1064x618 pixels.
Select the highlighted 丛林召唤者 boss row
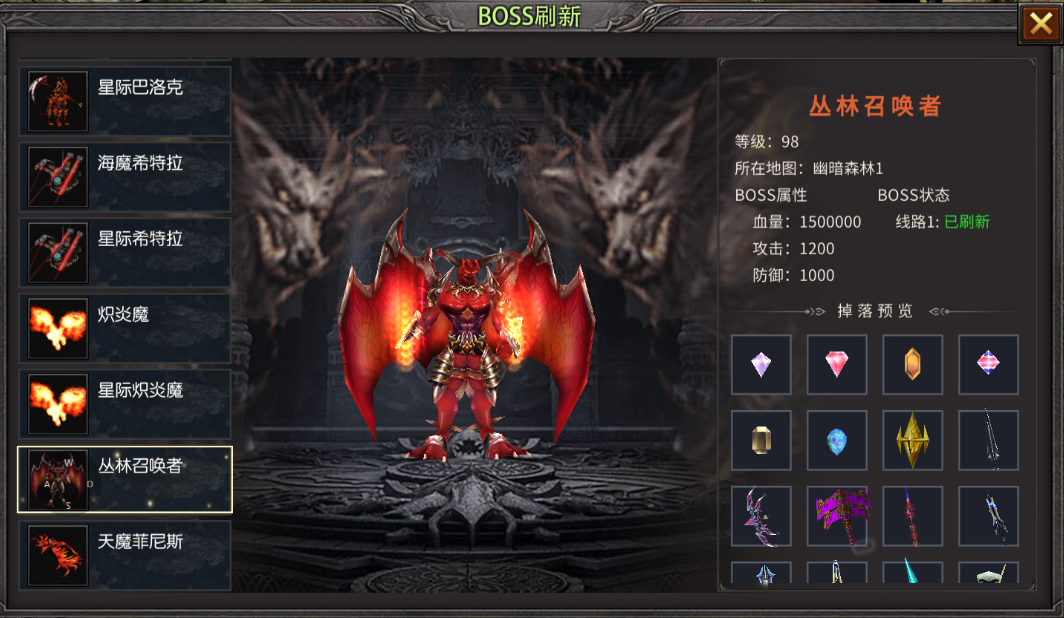point(125,480)
